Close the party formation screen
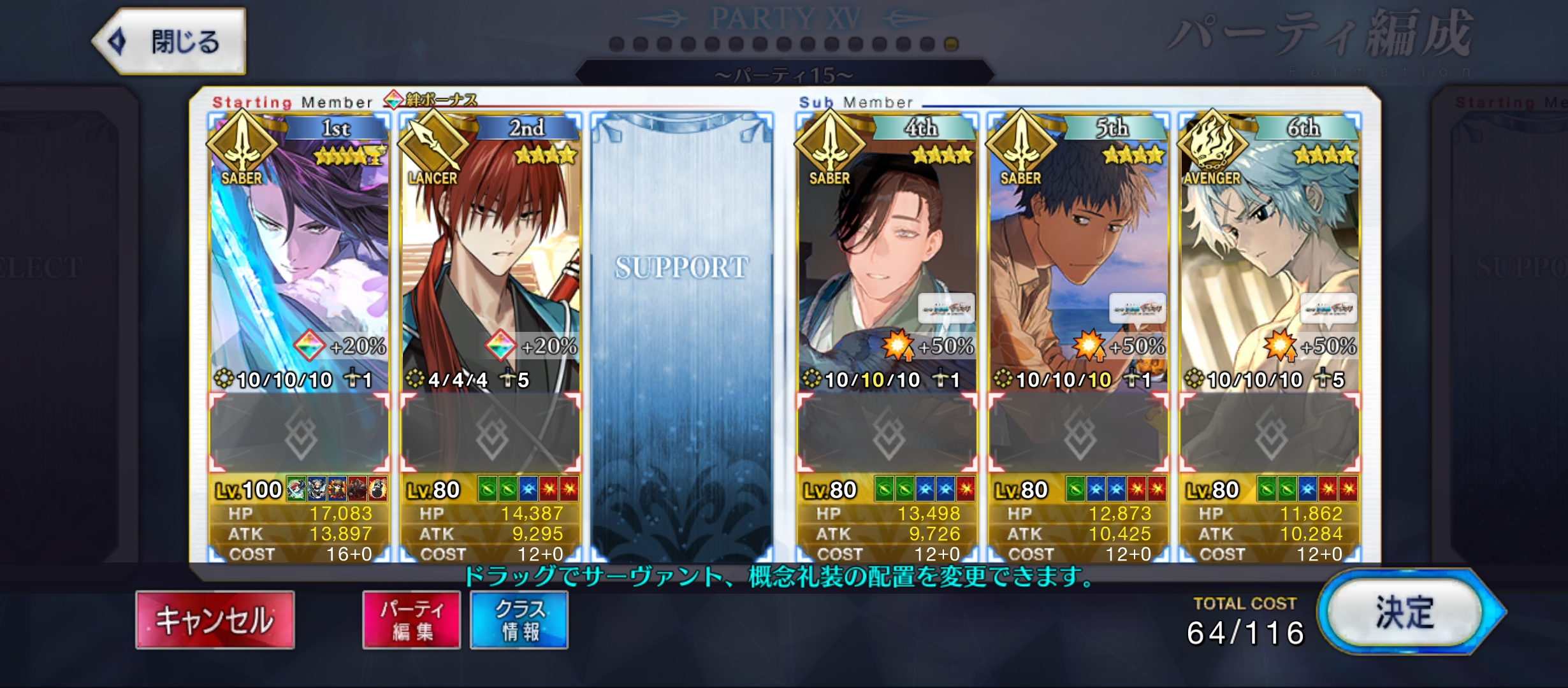 point(169,42)
